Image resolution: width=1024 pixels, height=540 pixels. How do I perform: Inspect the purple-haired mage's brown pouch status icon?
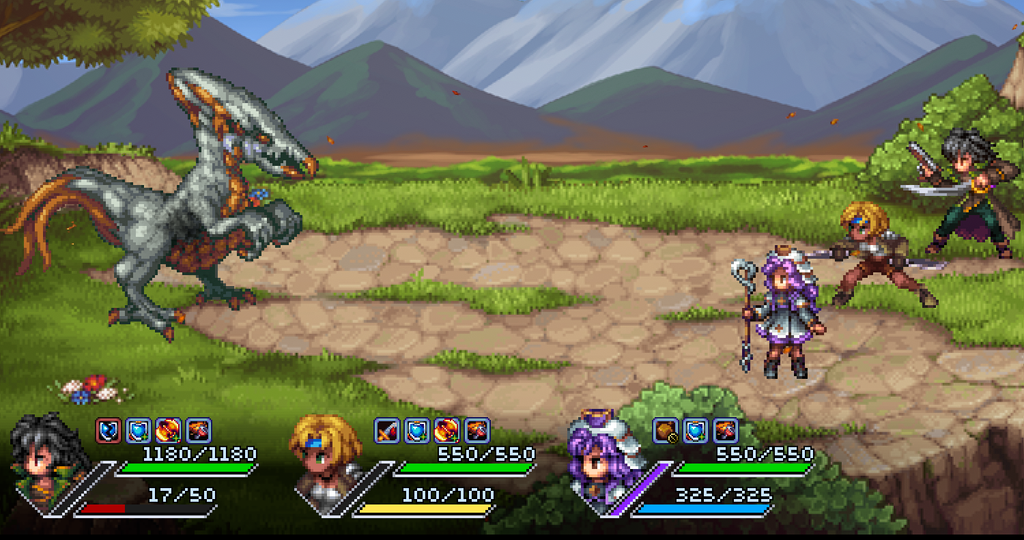click(x=666, y=430)
